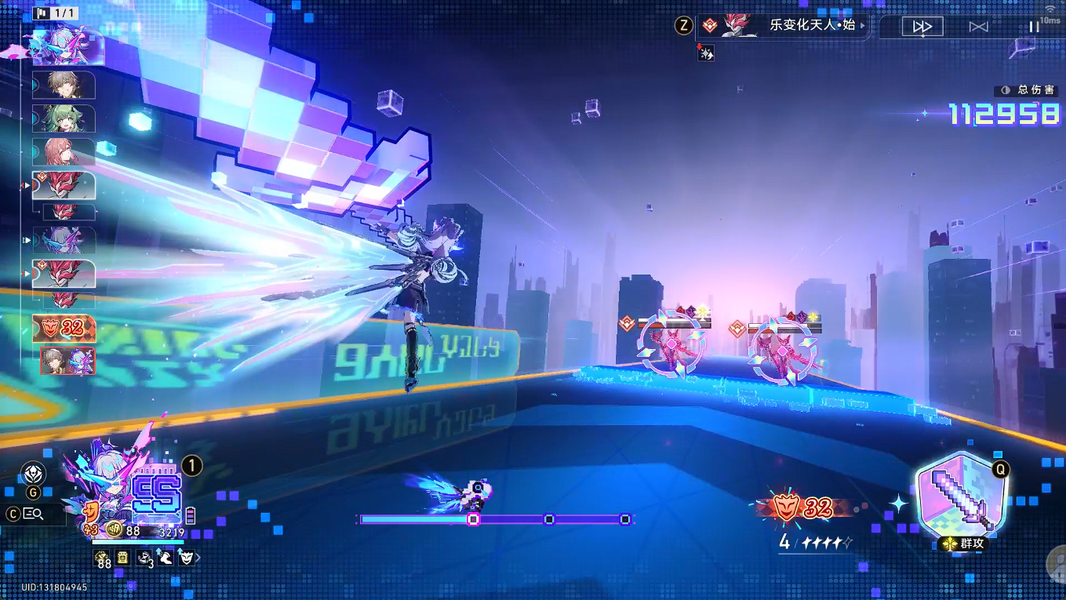Toggle the battle speed-up button
Viewport: 1066px width, 600px height.
(921, 26)
